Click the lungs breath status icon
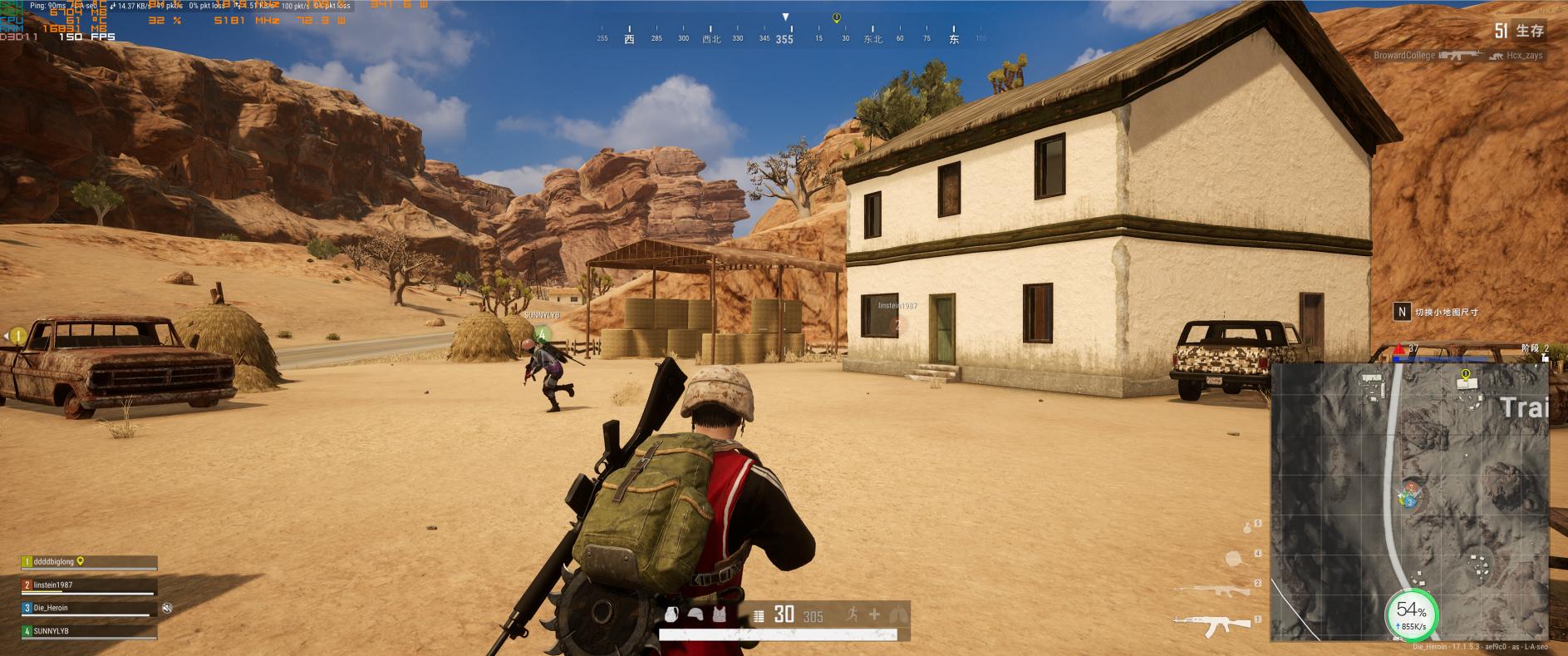This screenshot has height=656, width=1568. (896, 615)
